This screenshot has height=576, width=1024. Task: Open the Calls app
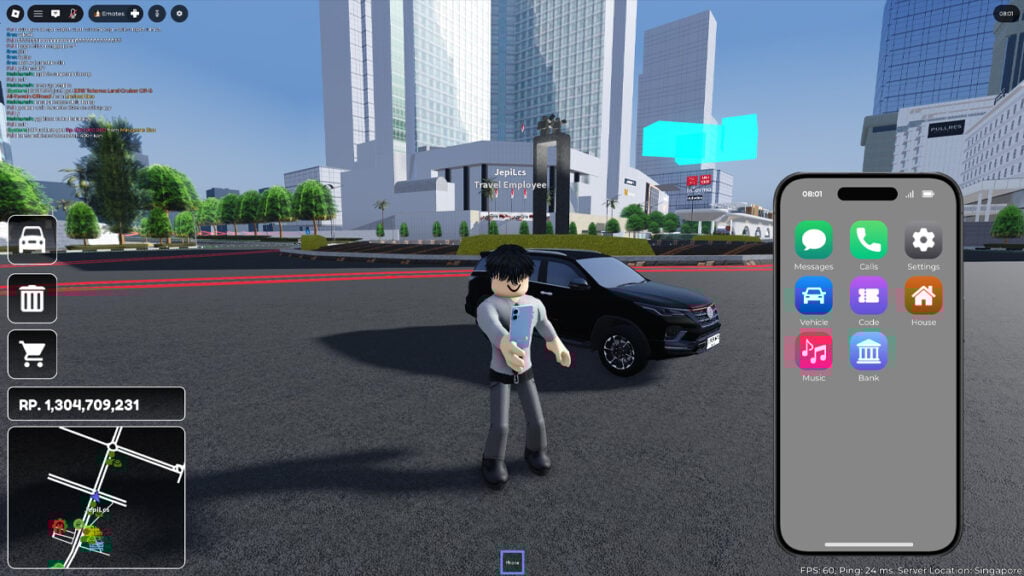tap(868, 241)
